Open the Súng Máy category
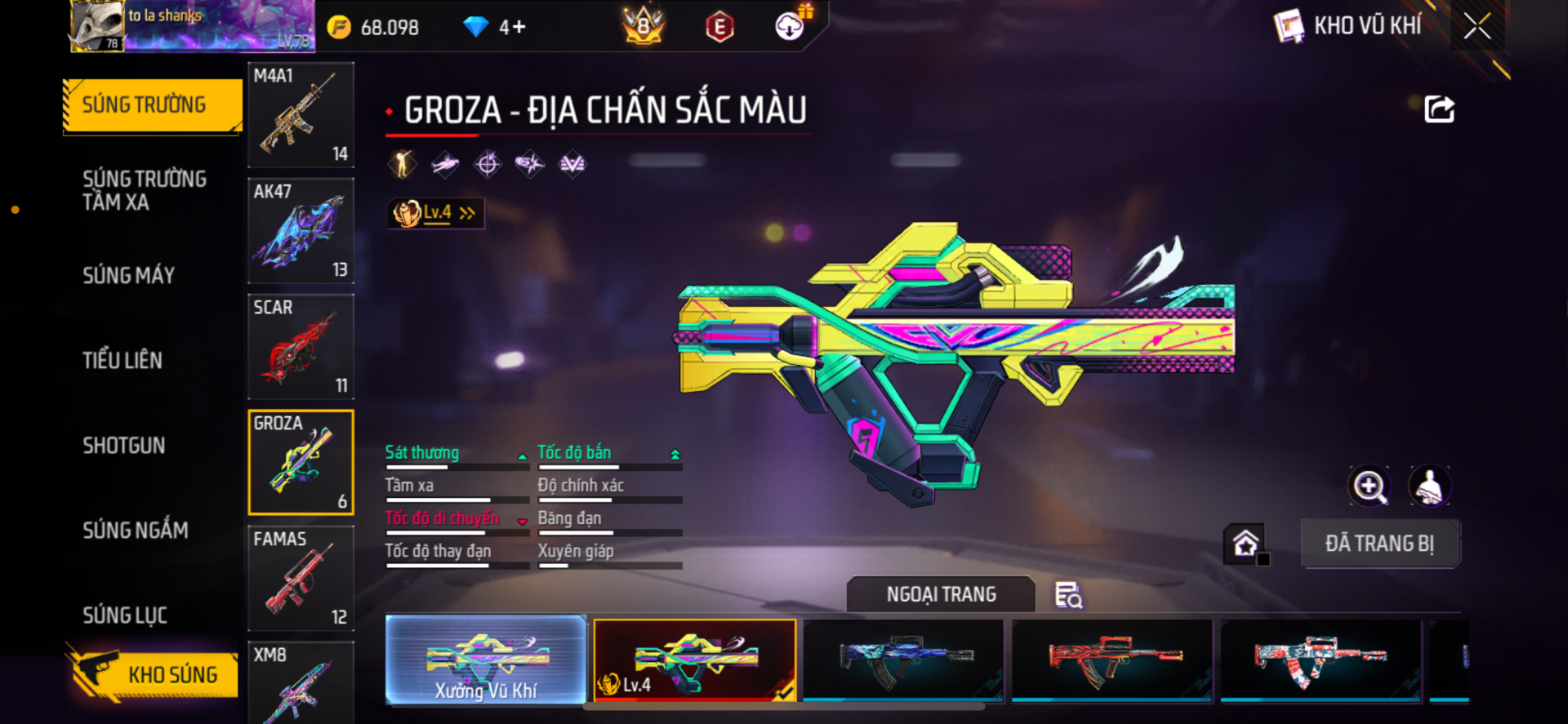Screen dimensions: 1568x724 [x=129, y=275]
